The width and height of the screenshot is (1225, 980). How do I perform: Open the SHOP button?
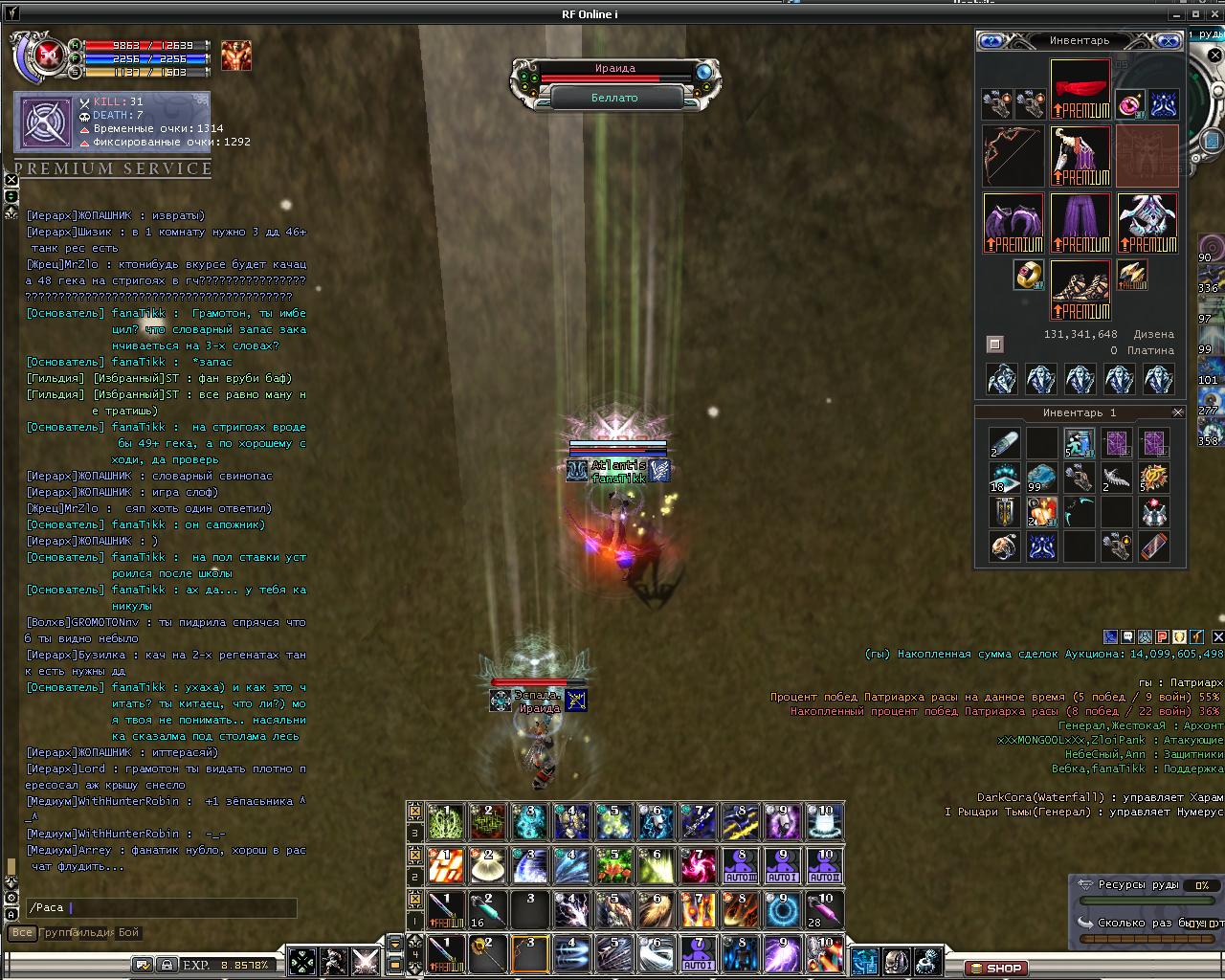[995, 968]
